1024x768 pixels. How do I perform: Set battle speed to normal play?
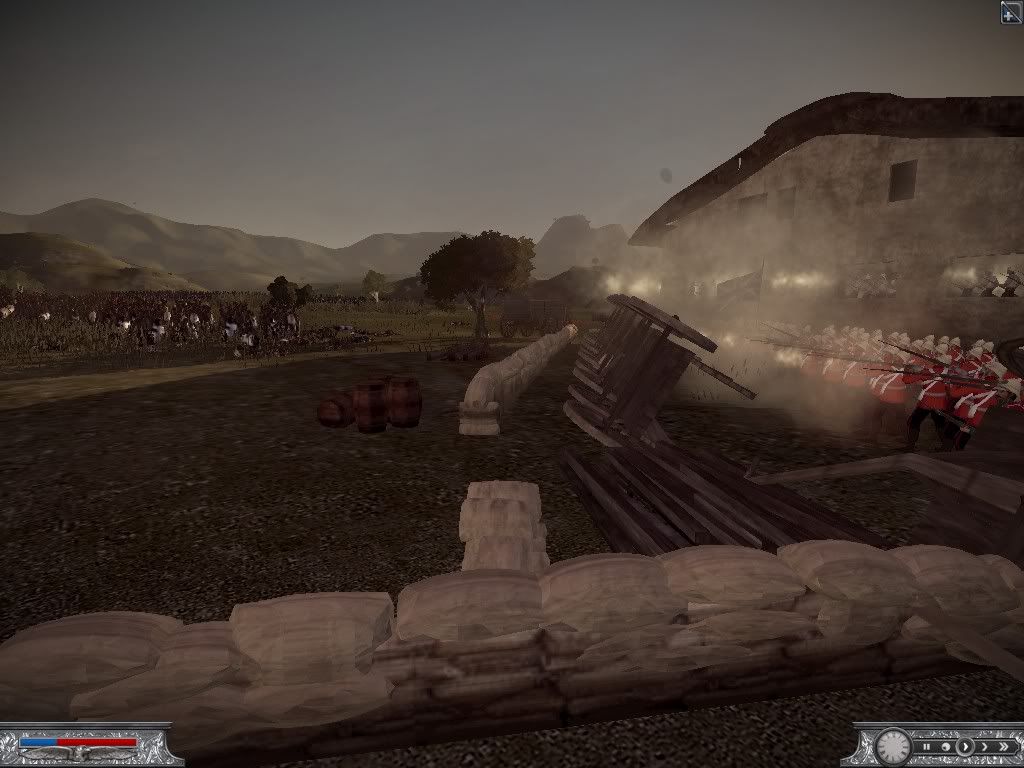(x=965, y=746)
